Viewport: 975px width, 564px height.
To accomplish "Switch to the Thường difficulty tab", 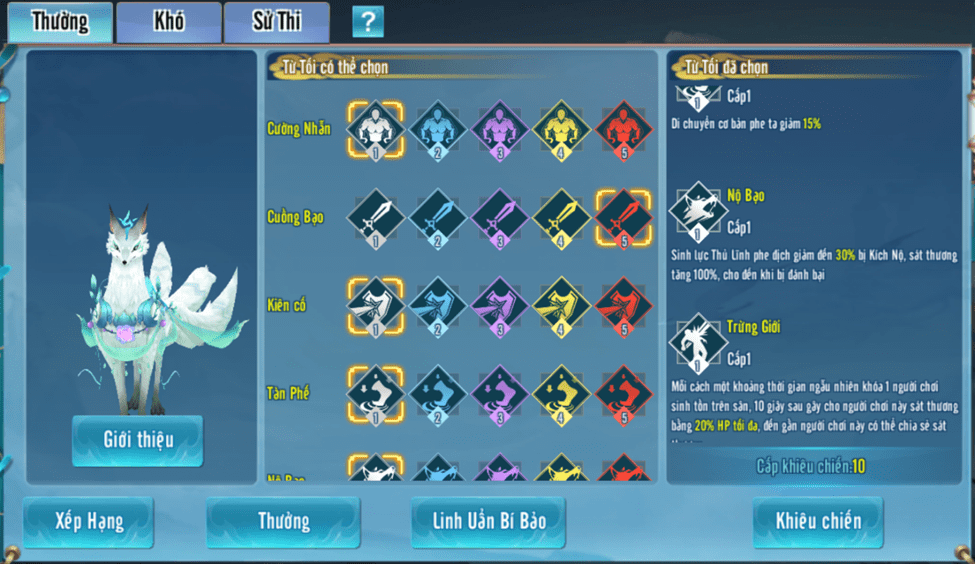I will pos(60,22).
